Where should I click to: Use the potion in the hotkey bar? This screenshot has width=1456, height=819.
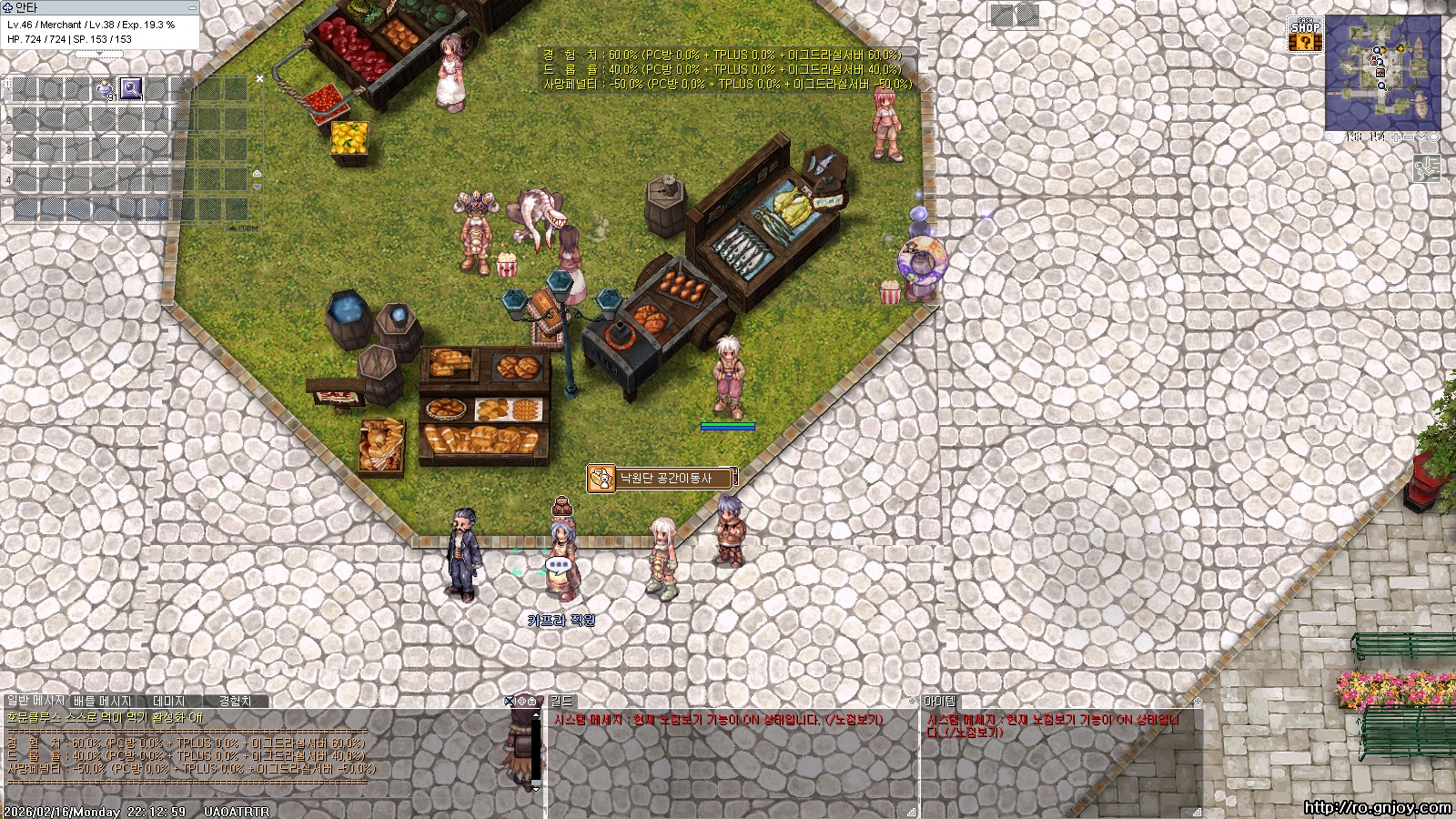106,89
